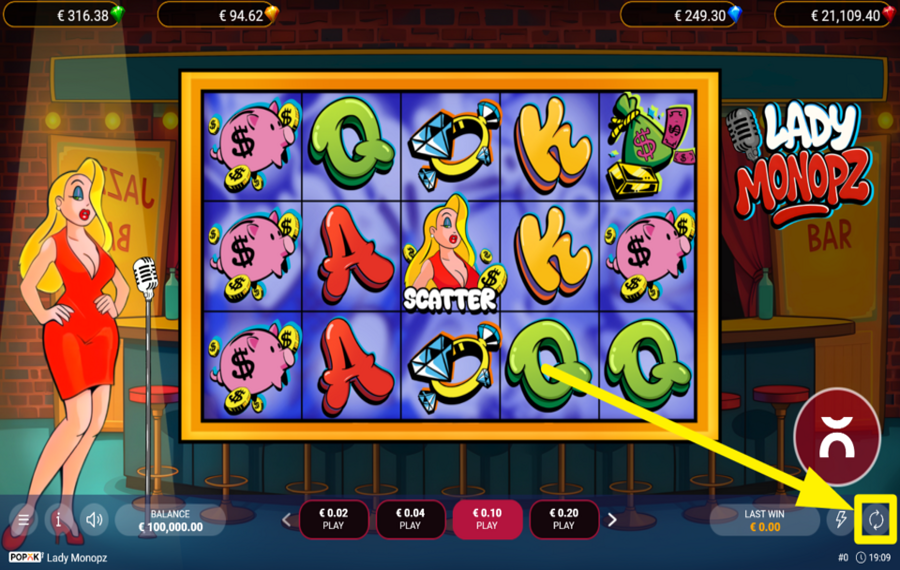Open the hamburger menu
The height and width of the screenshot is (570, 900).
click(x=24, y=520)
